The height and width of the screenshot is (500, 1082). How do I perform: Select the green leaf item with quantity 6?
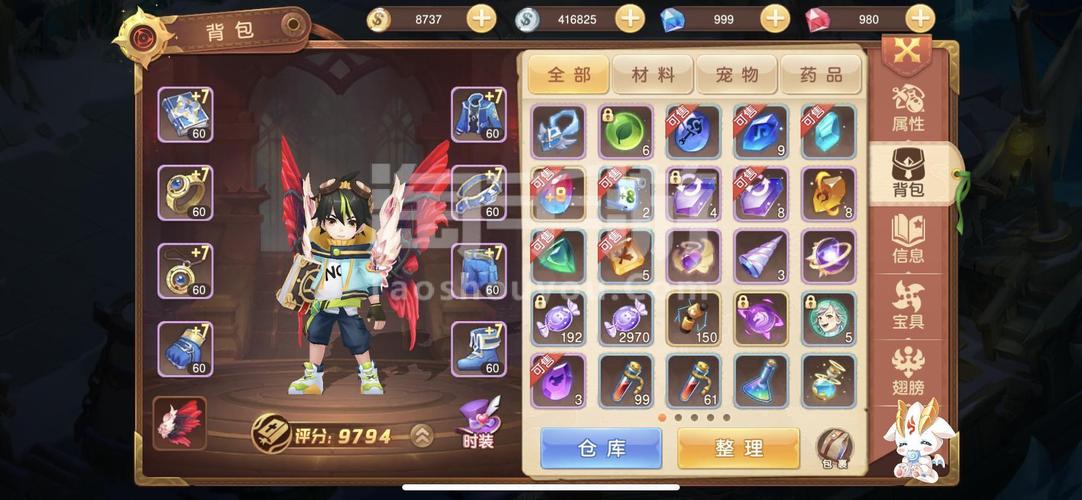(x=626, y=132)
